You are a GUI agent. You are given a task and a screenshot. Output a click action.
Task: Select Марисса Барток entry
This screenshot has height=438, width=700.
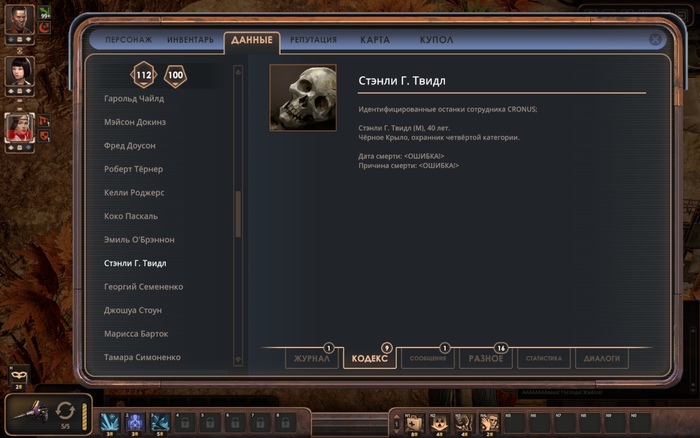point(136,334)
